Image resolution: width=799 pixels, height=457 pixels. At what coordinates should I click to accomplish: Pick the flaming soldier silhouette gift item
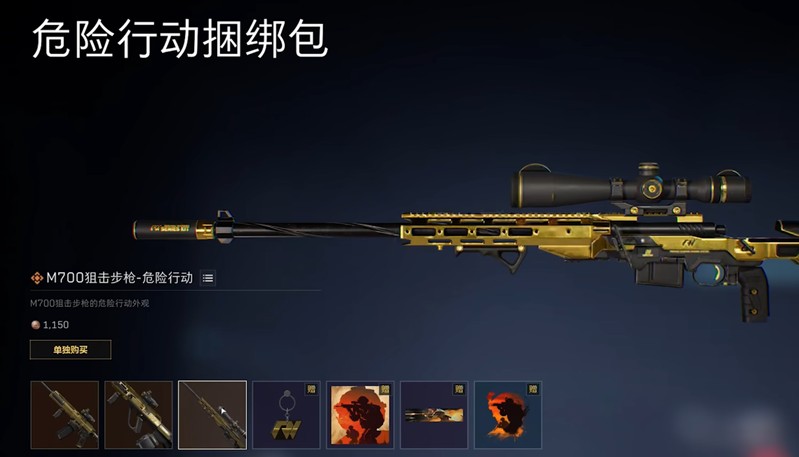point(508,414)
